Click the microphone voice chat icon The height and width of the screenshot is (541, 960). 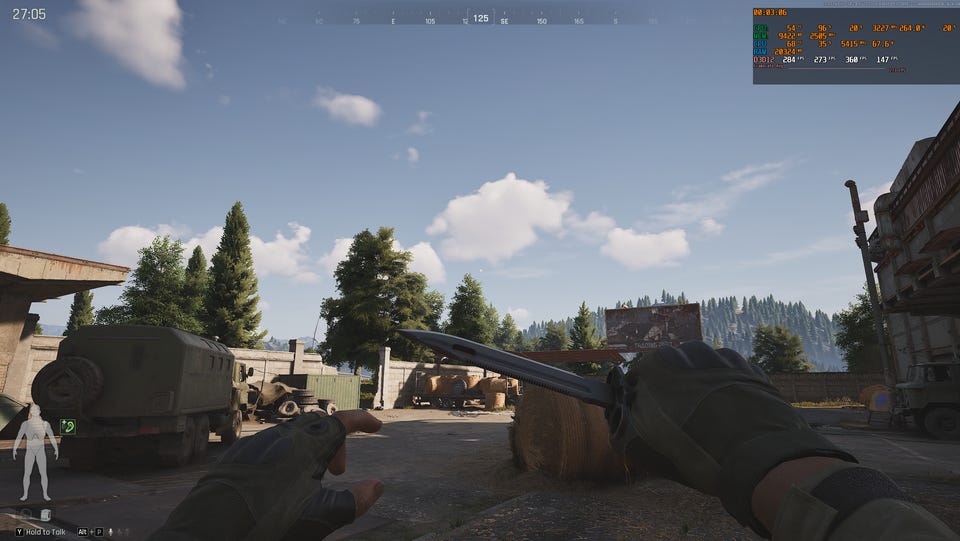pyautogui.click(x=109, y=532)
